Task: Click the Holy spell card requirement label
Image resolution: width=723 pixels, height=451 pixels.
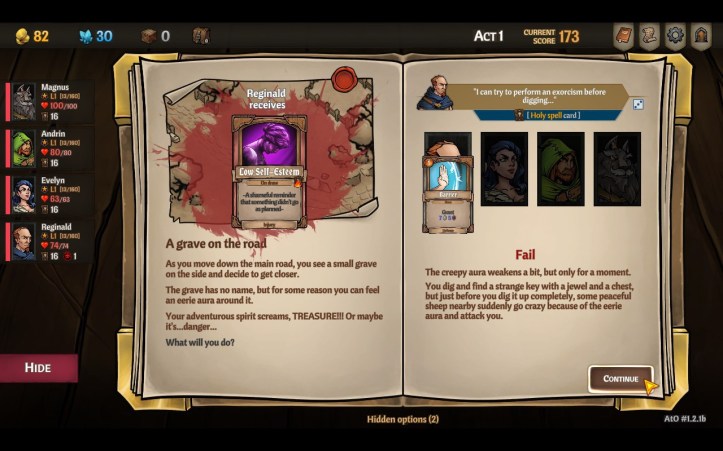Action: click(546, 115)
